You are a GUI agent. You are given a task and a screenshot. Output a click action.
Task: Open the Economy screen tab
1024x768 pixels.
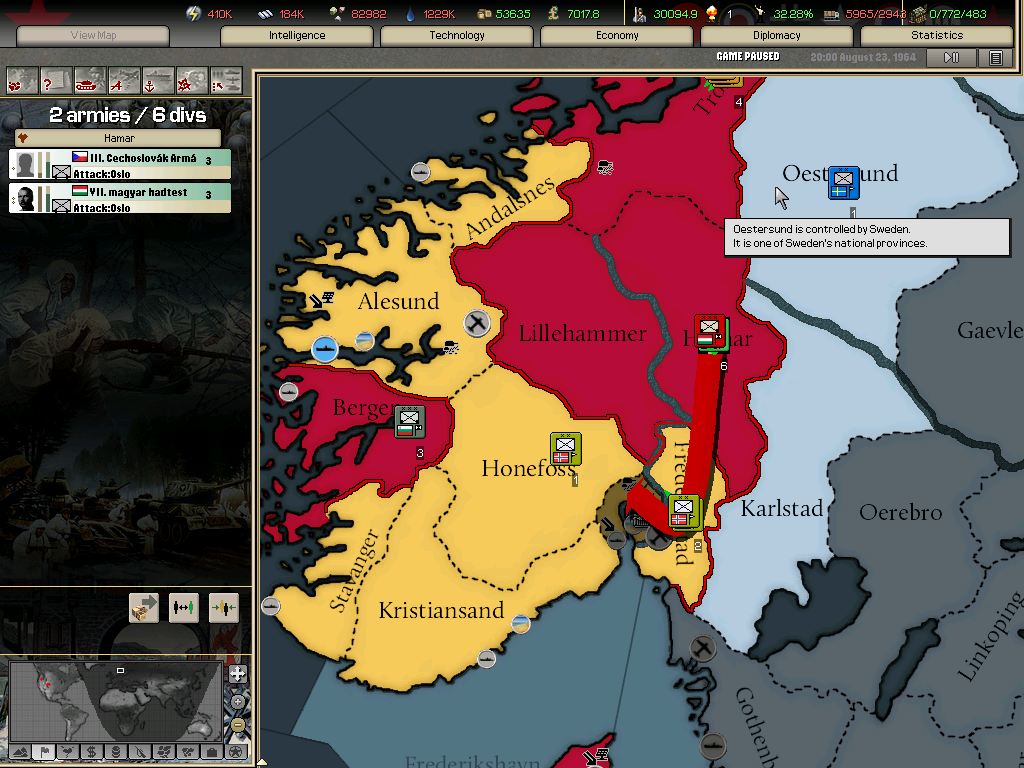(x=617, y=35)
